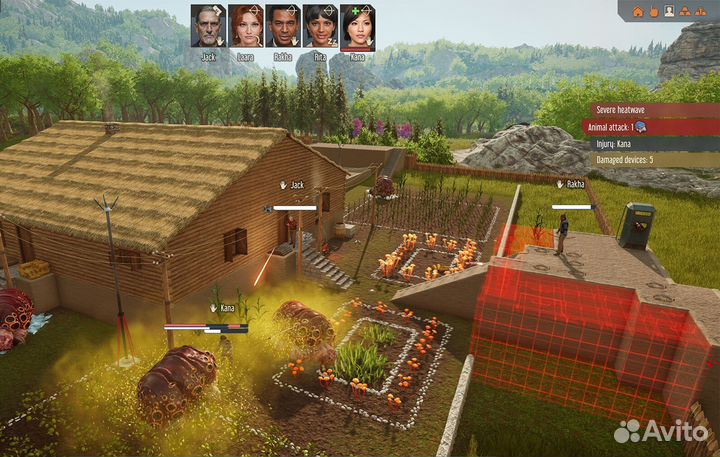
Task: Select Rakha's character portrait
Action: click(x=283, y=26)
